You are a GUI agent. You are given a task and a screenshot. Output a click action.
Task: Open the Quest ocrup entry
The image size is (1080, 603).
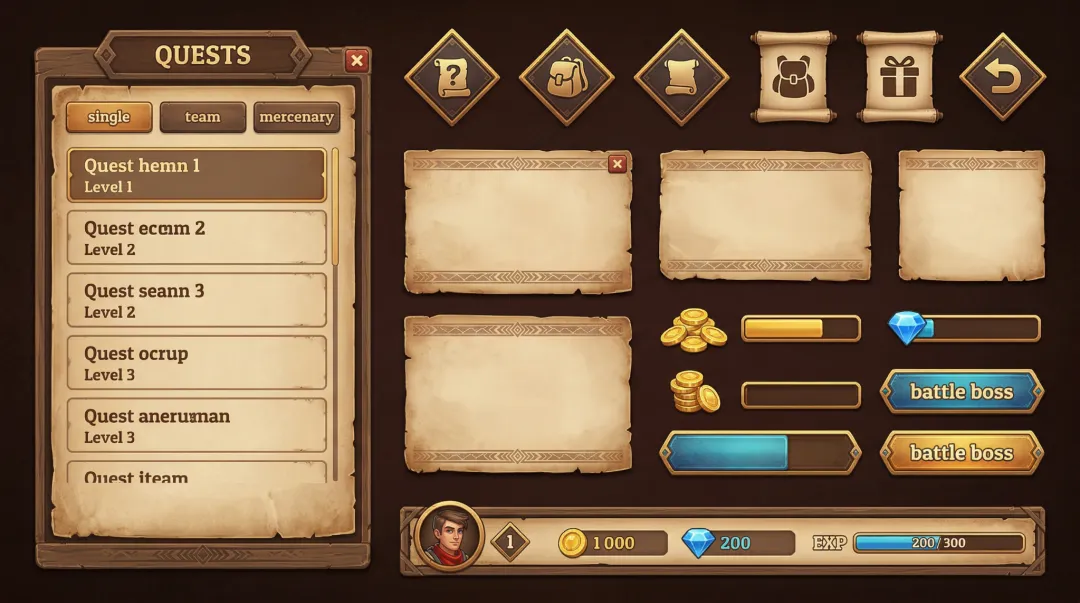pyautogui.click(x=196, y=363)
